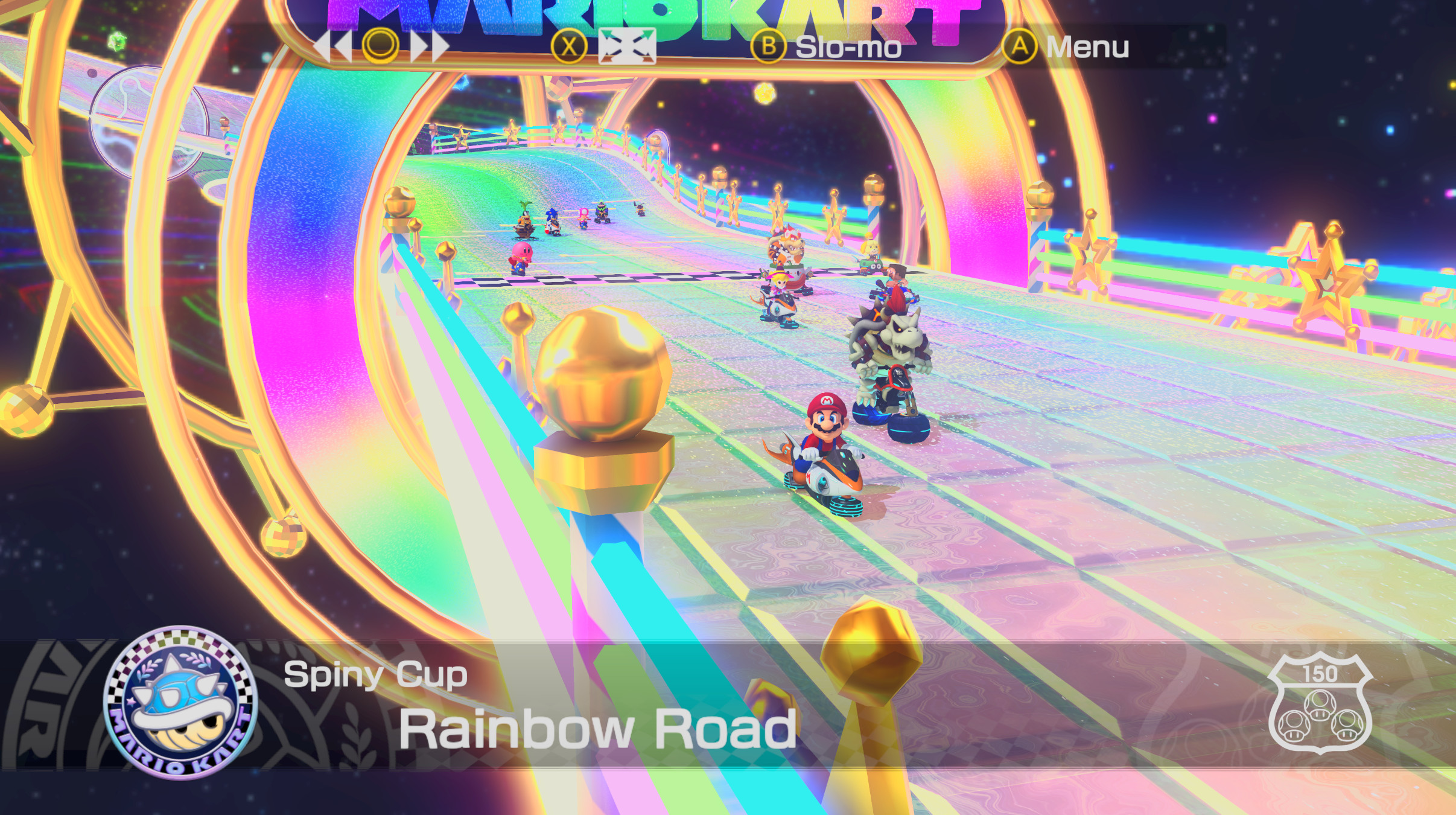This screenshot has width=1456, height=815.
Task: Click the Spiny Cup label text
Action: pos(374,675)
